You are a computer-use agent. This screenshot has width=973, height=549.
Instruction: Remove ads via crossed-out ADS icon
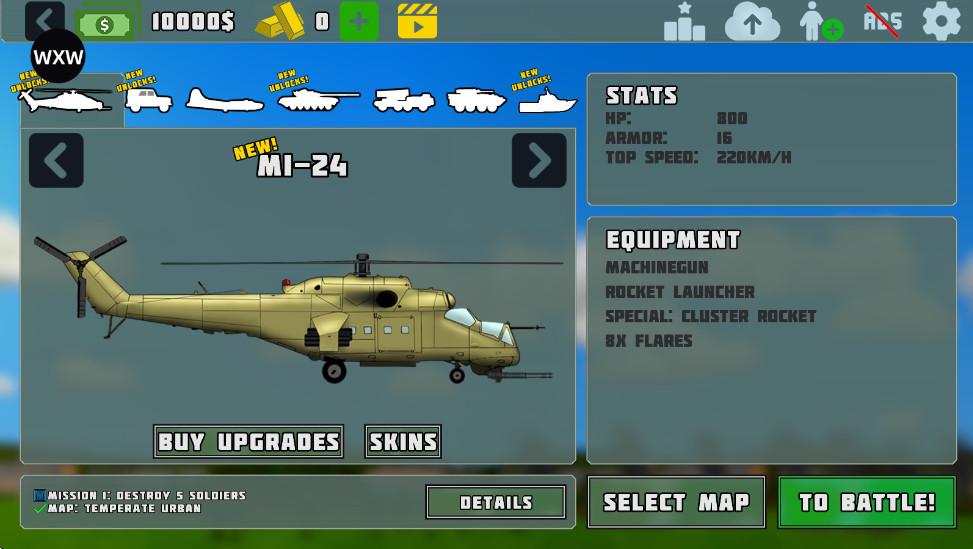click(882, 21)
